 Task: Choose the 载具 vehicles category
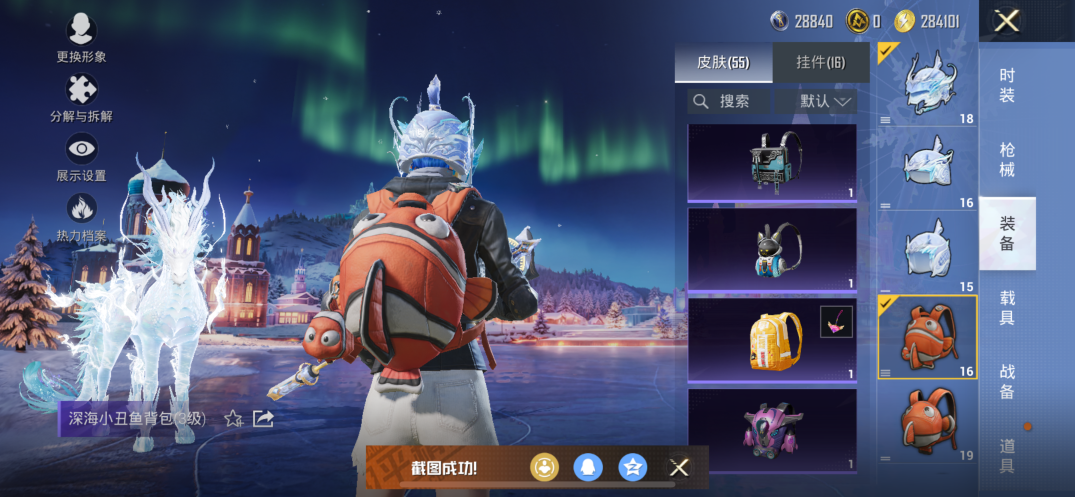point(1007,308)
